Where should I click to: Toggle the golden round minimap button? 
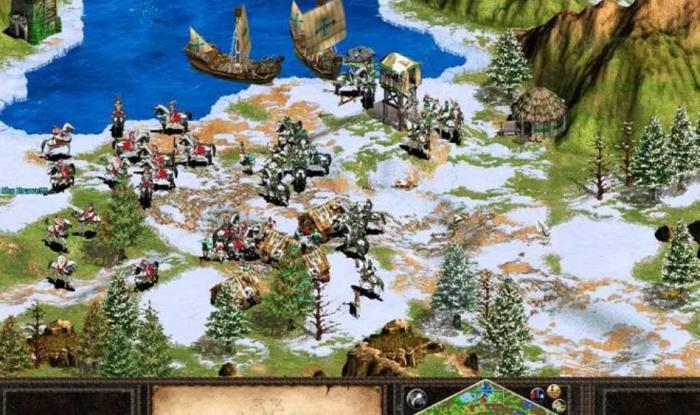coord(552,391)
